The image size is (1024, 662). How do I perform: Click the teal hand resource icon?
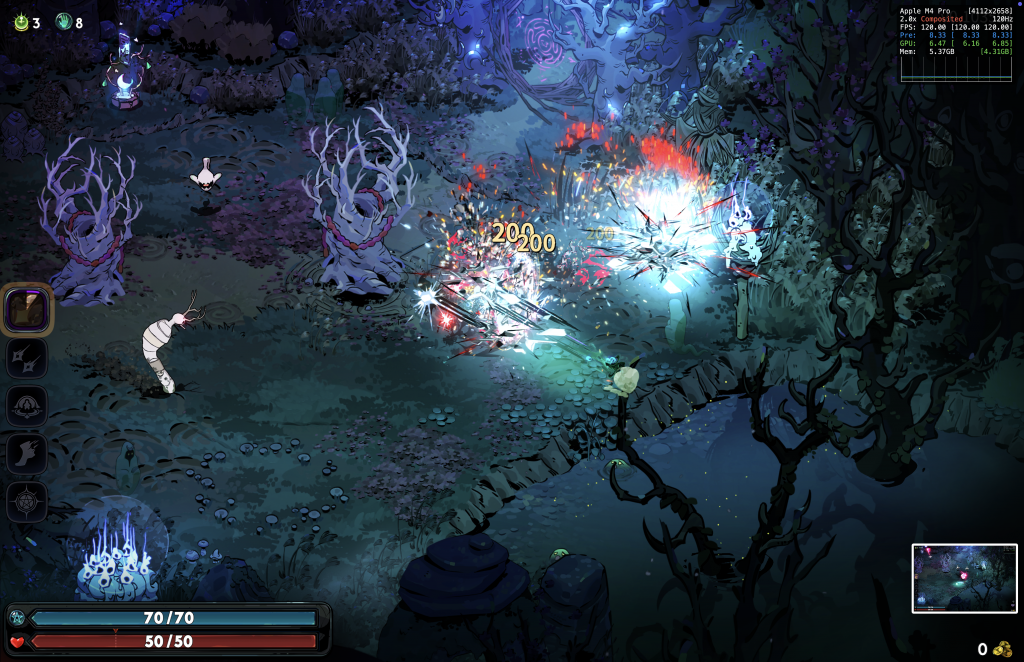(x=63, y=22)
